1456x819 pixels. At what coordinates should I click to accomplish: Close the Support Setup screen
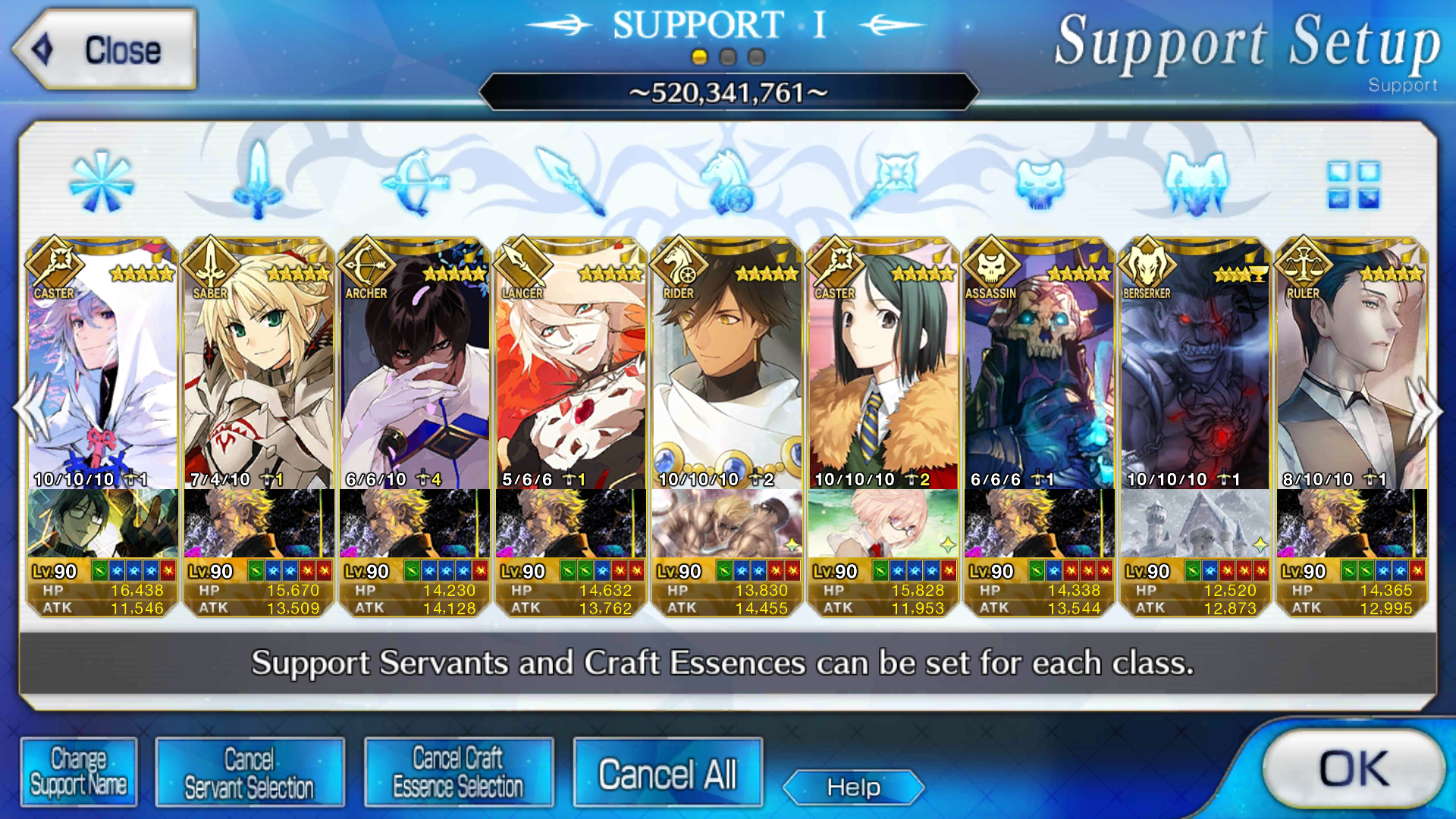(105, 50)
